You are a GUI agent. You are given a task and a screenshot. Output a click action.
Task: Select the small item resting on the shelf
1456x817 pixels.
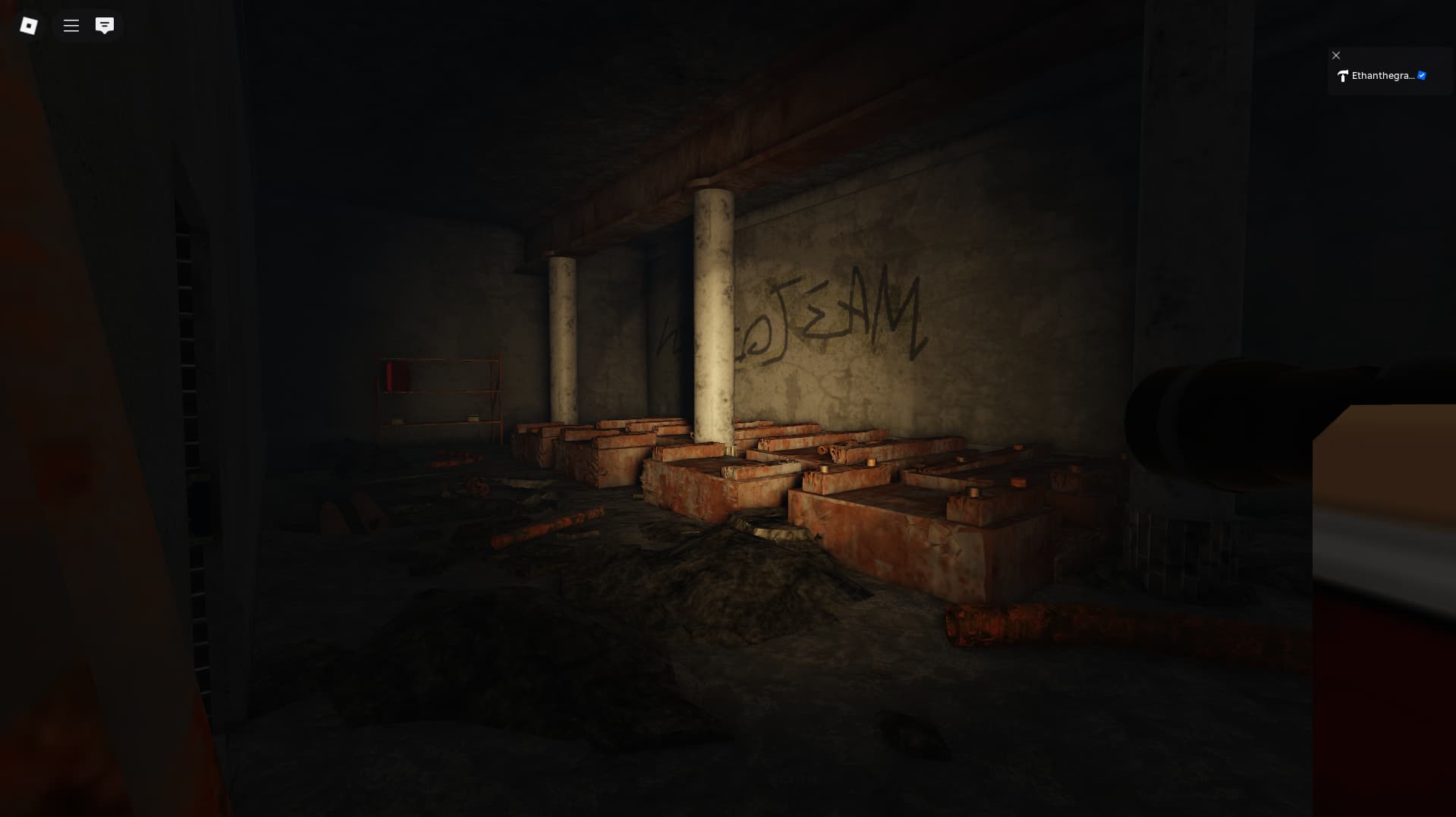474,417
